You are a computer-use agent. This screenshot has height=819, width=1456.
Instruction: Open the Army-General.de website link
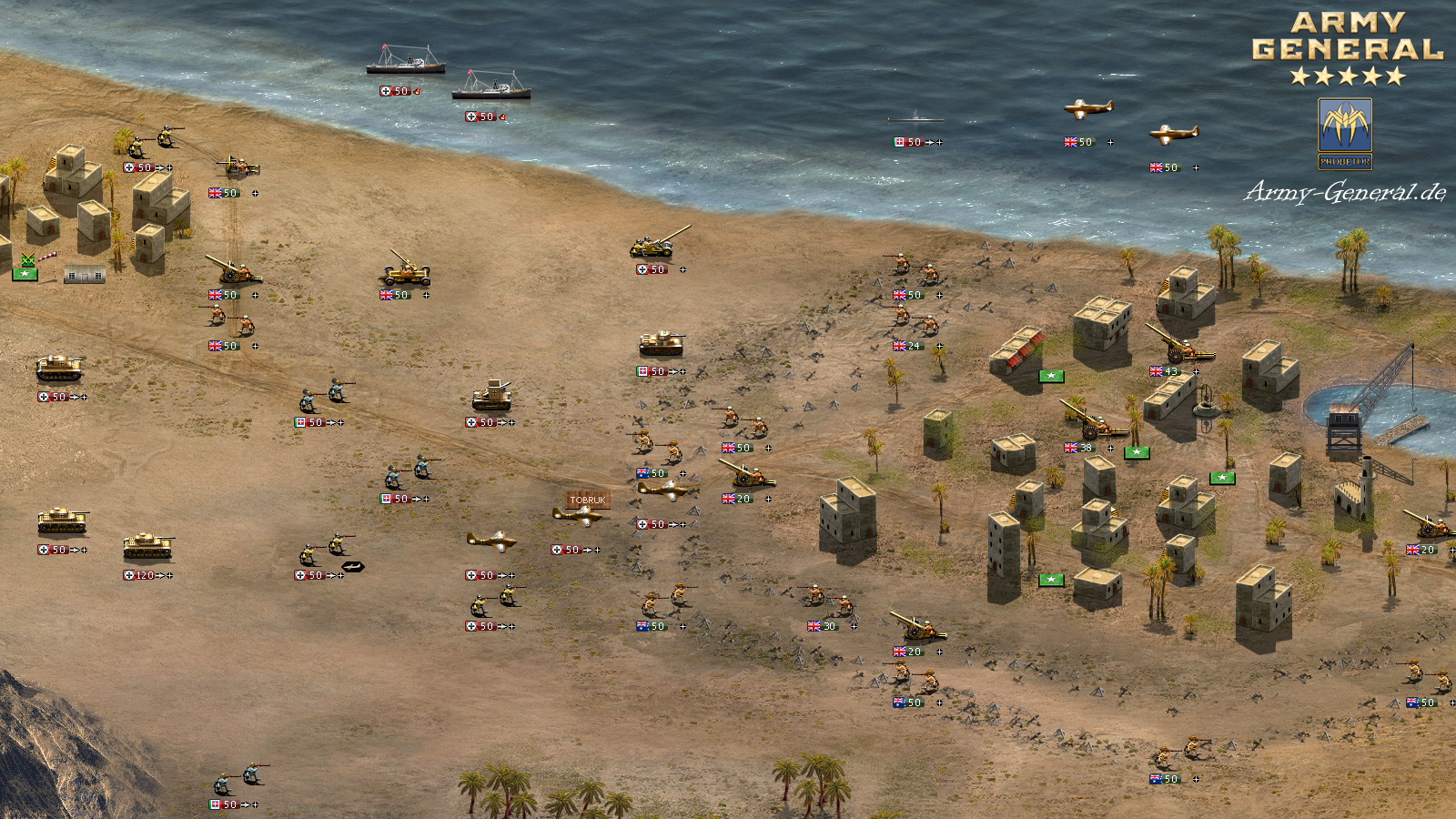(1345, 192)
